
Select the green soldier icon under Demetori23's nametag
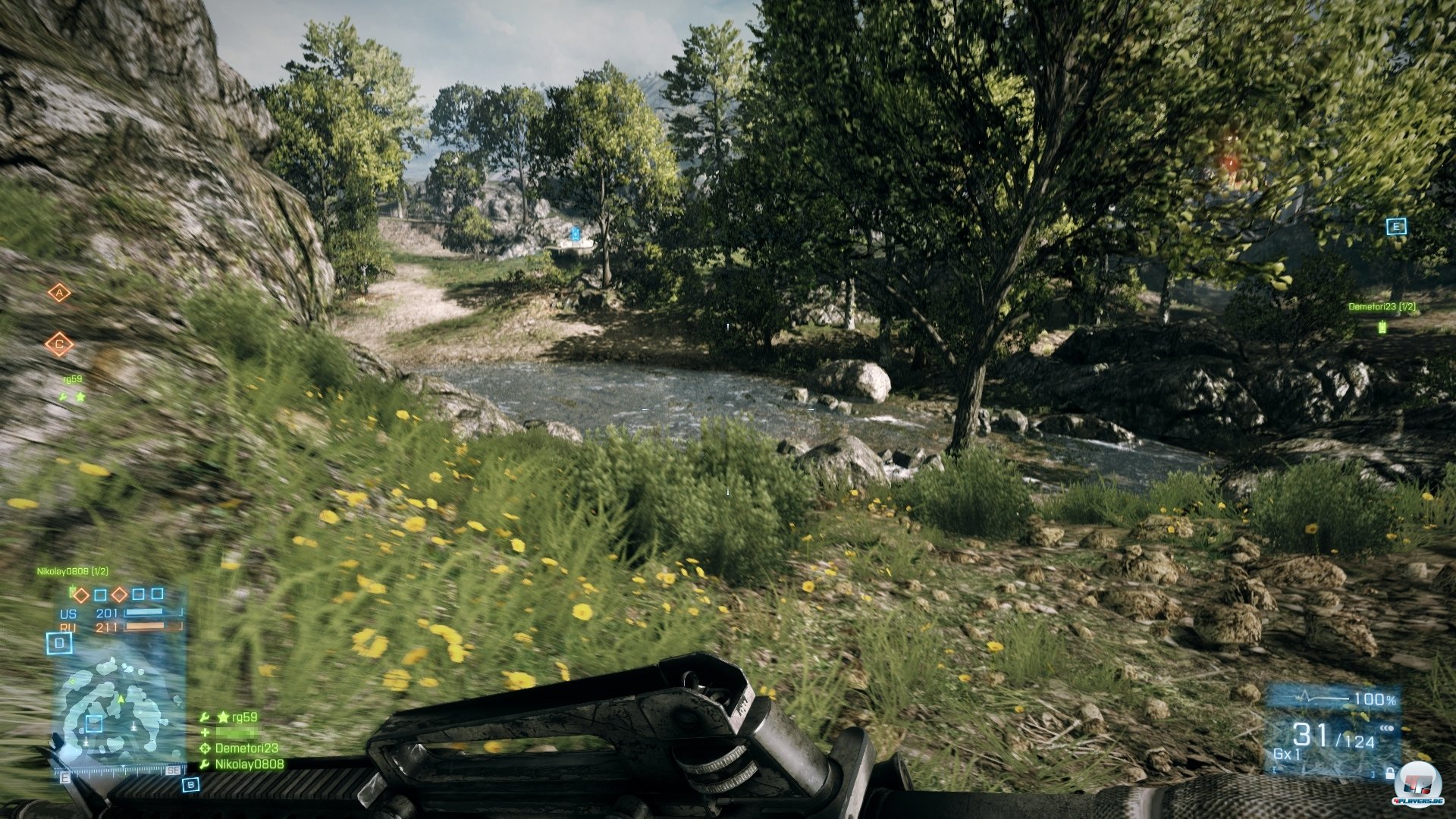point(1382,327)
